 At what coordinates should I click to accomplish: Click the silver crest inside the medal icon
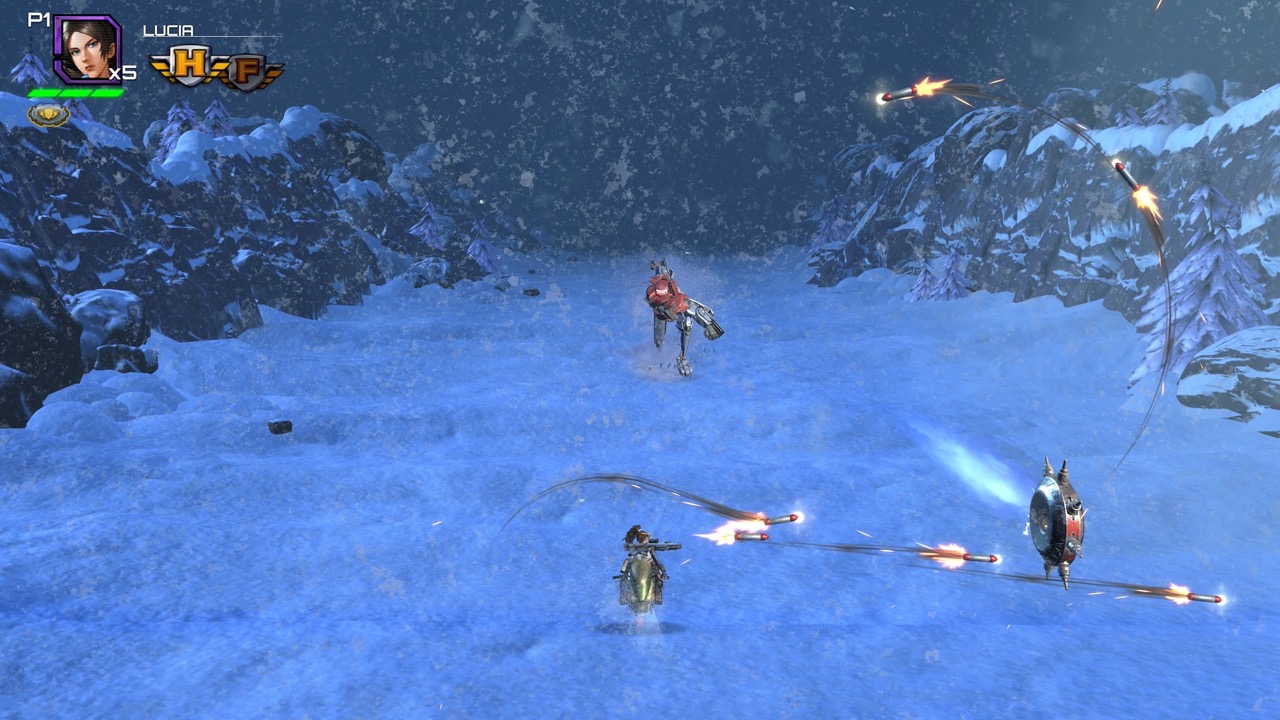[47, 113]
